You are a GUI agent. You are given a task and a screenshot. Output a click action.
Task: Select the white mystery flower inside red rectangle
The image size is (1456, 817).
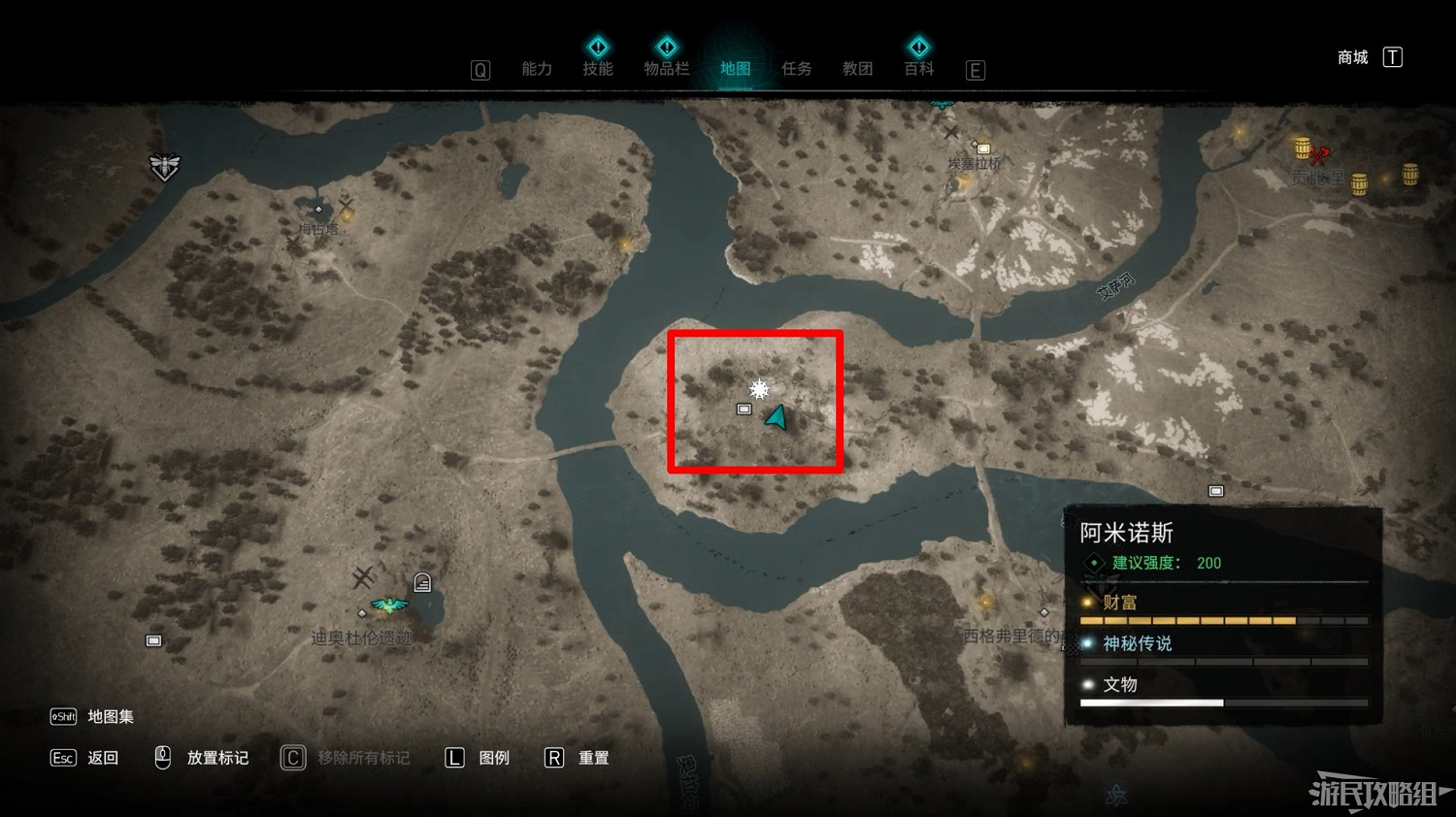click(758, 388)
